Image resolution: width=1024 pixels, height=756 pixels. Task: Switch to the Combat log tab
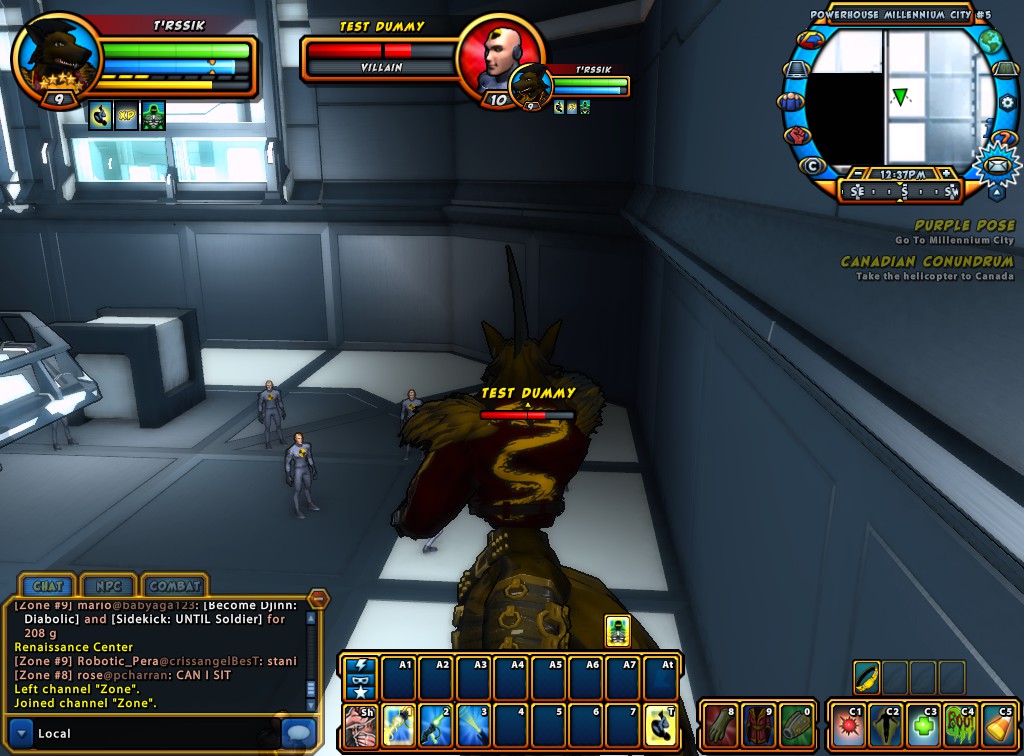174,586
